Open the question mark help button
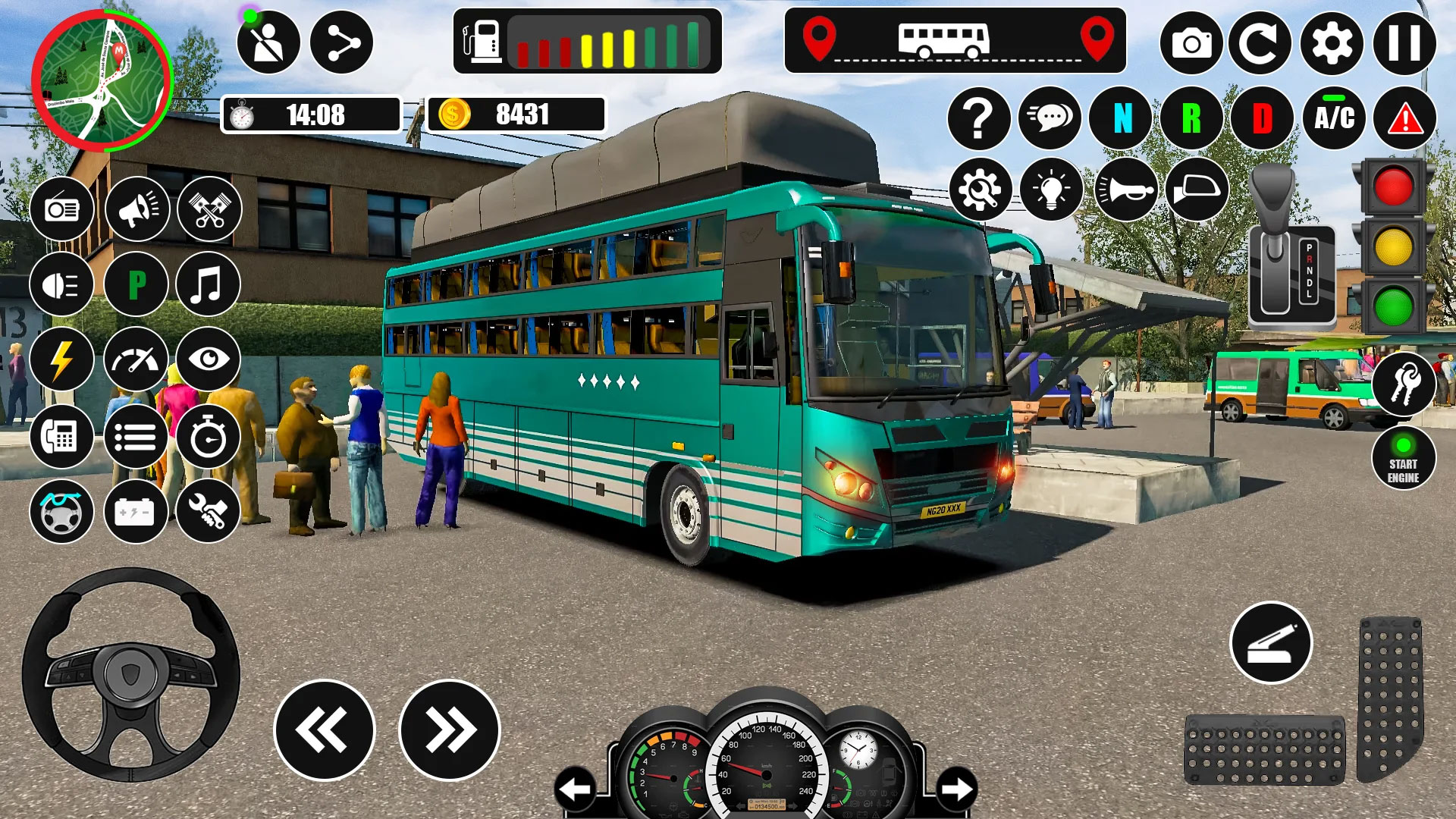 978,118
